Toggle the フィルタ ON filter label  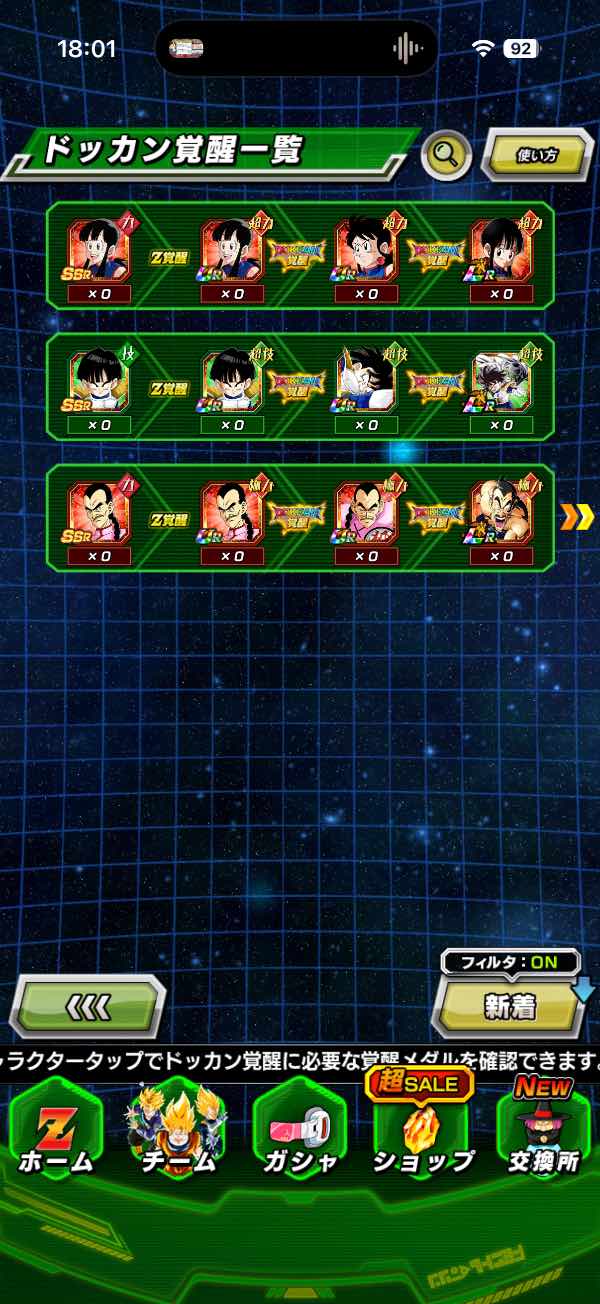(x=510, y=962)
